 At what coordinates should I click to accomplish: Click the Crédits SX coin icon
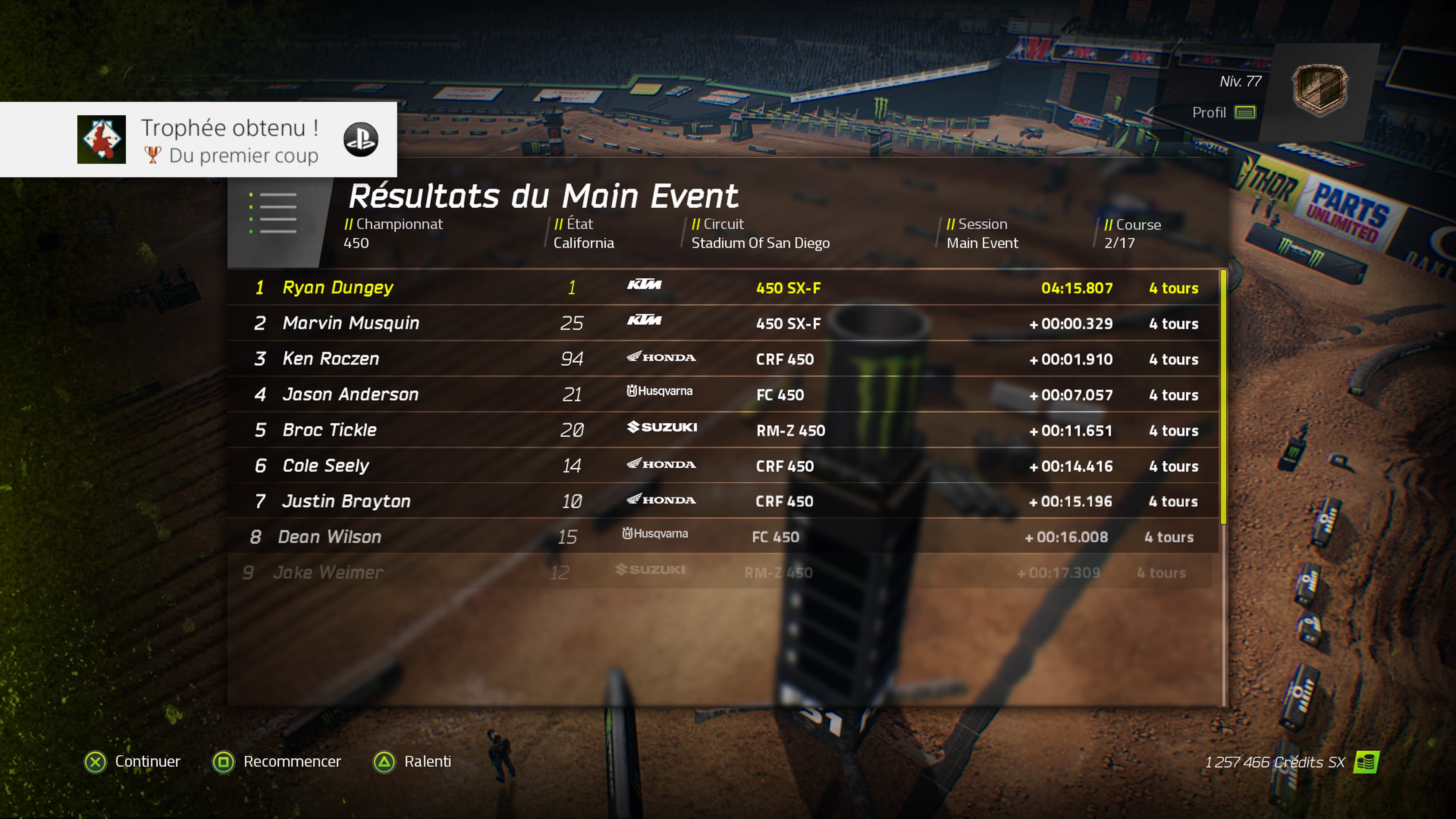click(x=1366, y=762)
